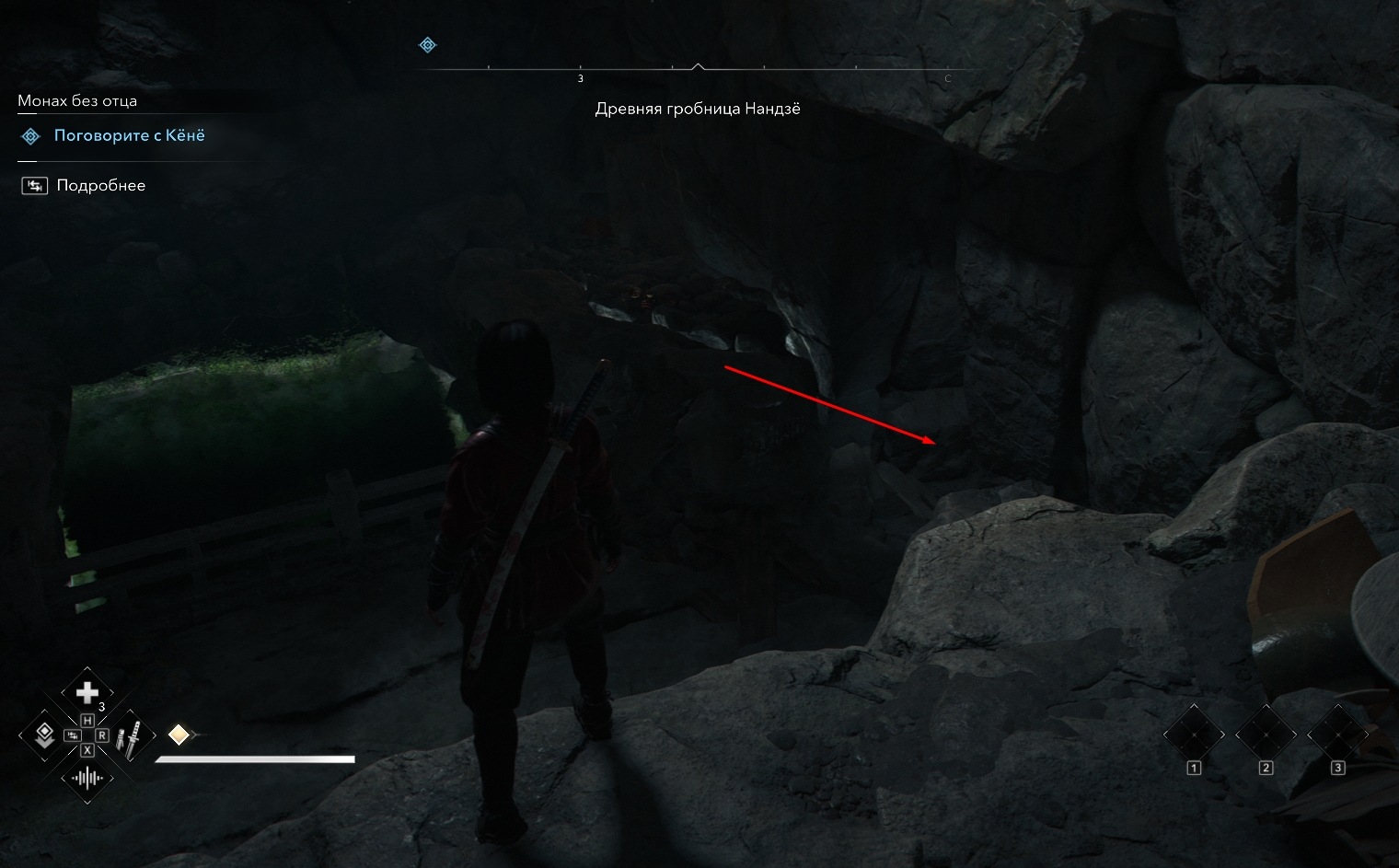The width and height of the screenshot is (1399, 868).
Task: Use the healing ration cross icon
Action: coord(87,692)
